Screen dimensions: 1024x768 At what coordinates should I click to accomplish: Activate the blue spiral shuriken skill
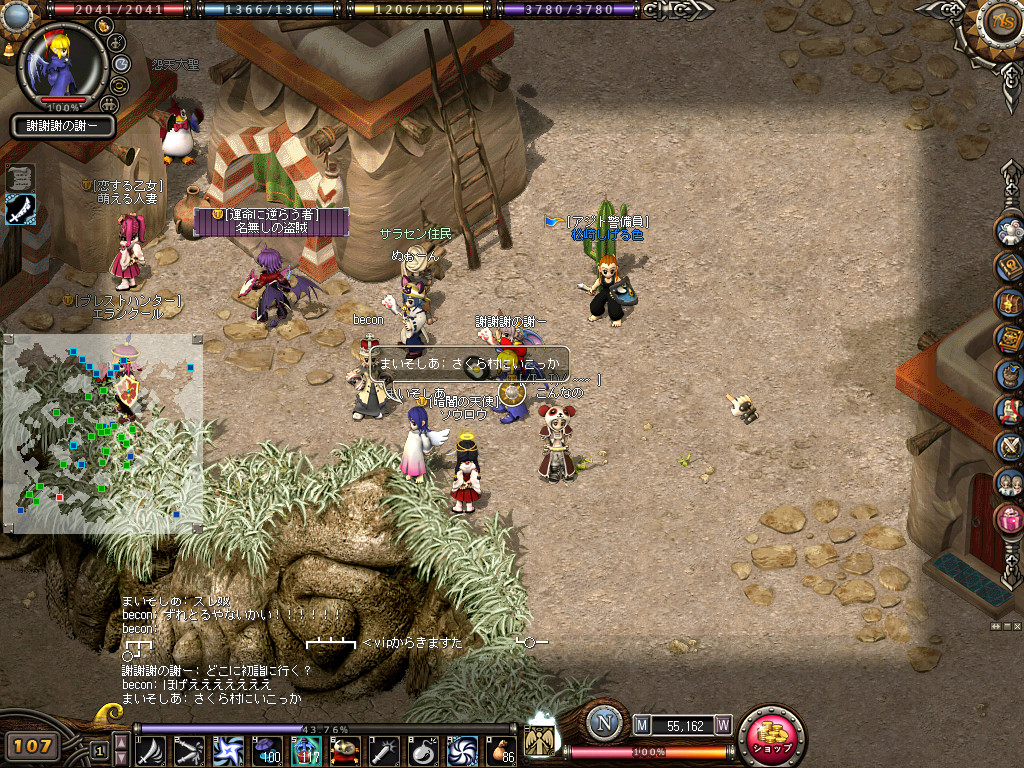[229, 749]
